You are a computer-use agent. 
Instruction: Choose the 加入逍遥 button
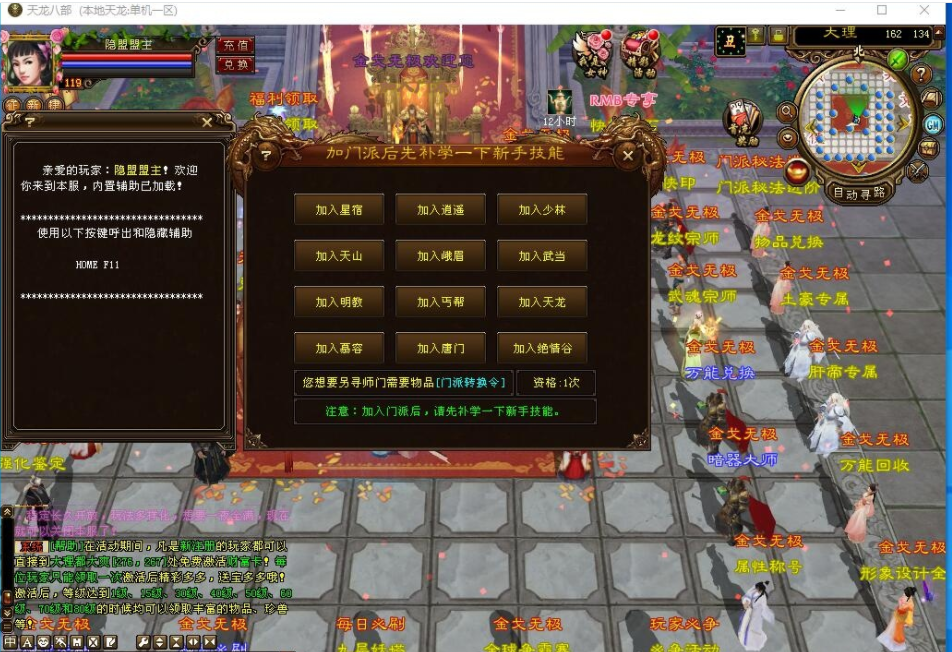(440, 210)
